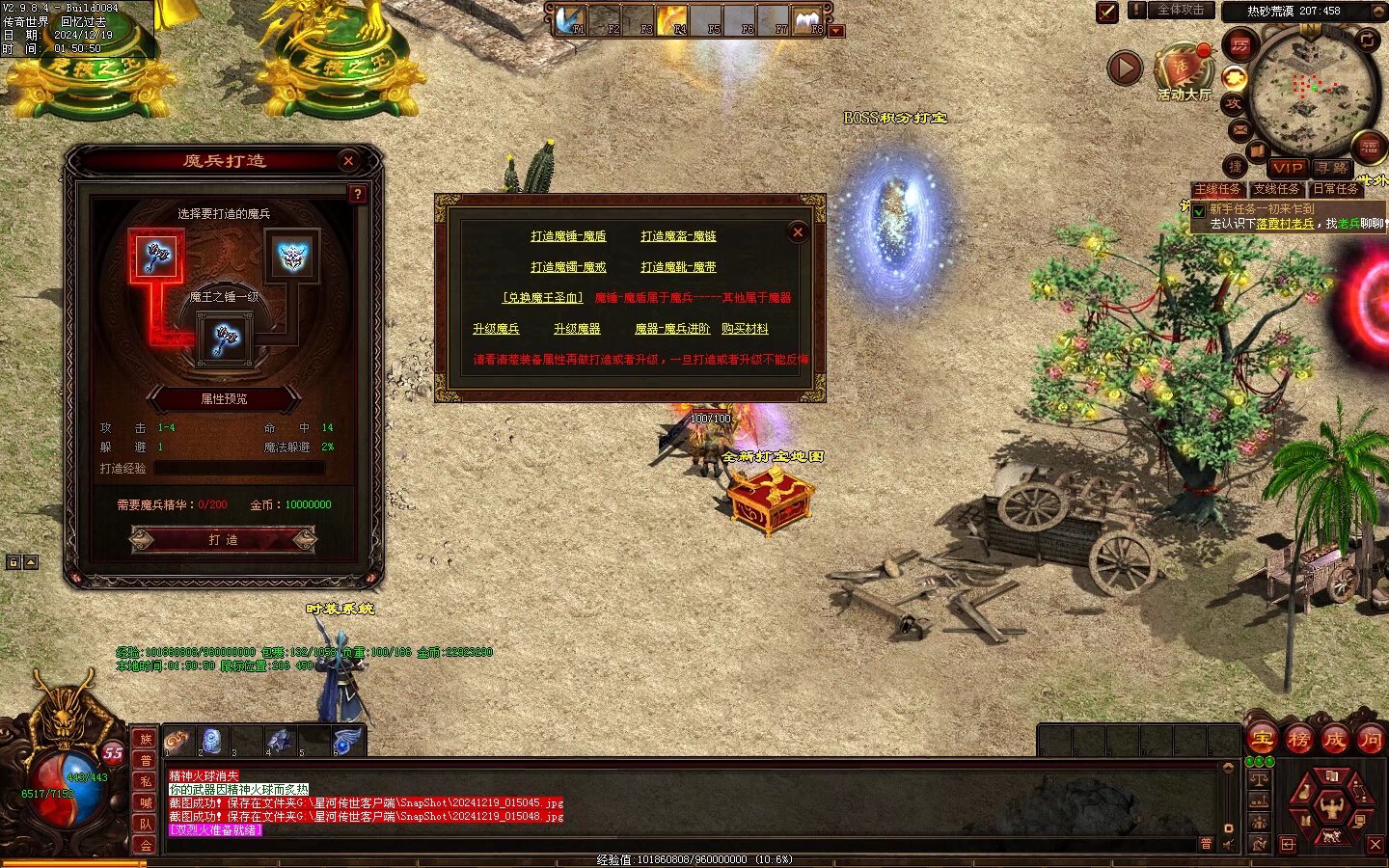Viewport: 1389px width, 868px height.
Task: Choose the 打造魔盔-魔链 option
Action: [x=678, y=236]
